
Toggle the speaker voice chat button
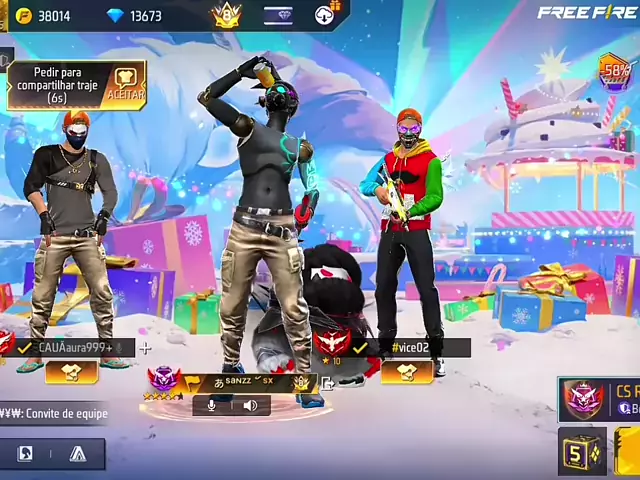click(249, 405)
